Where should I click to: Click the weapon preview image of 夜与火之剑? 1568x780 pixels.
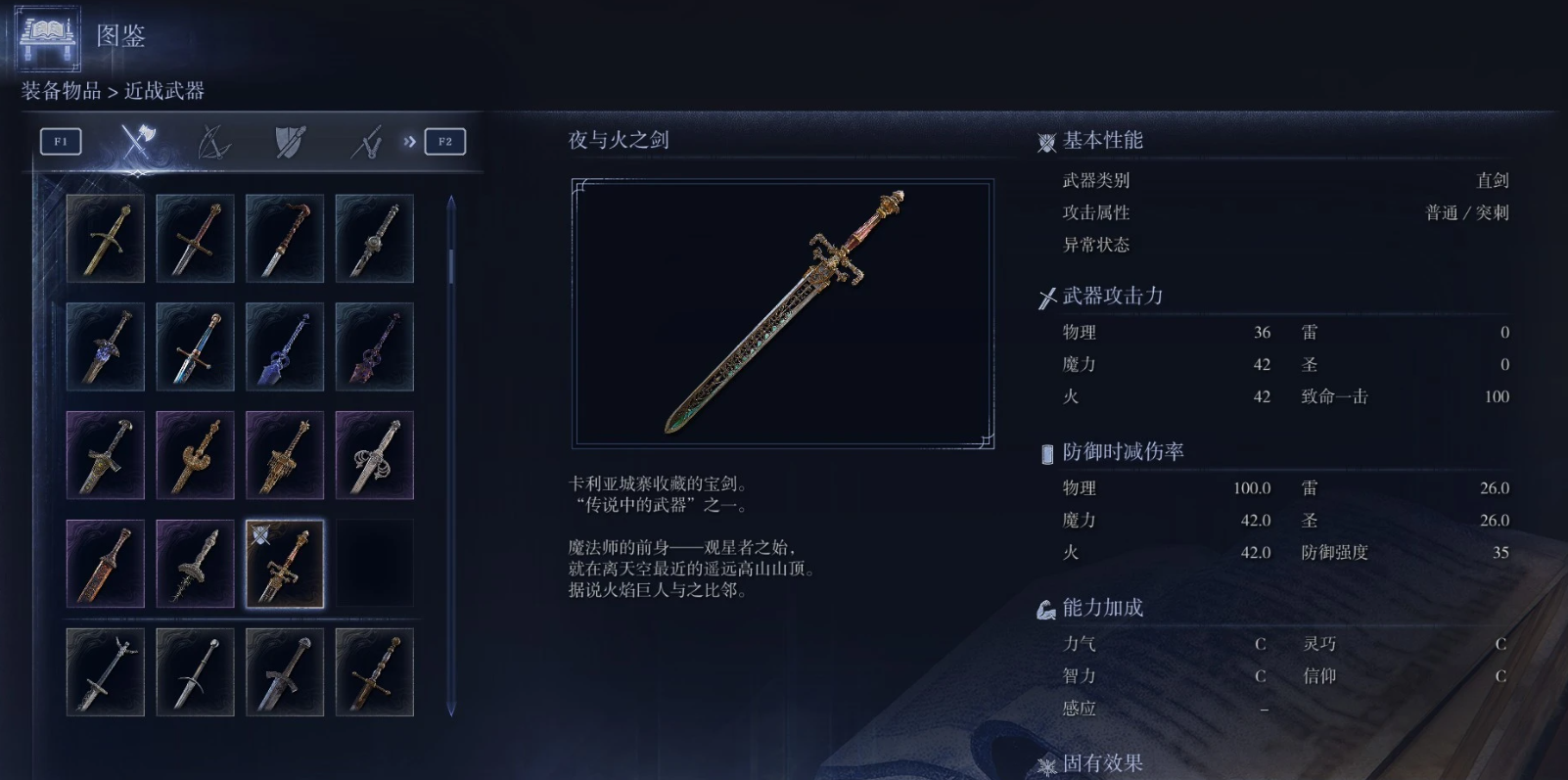pyautogui.click(x=780, y=313)
